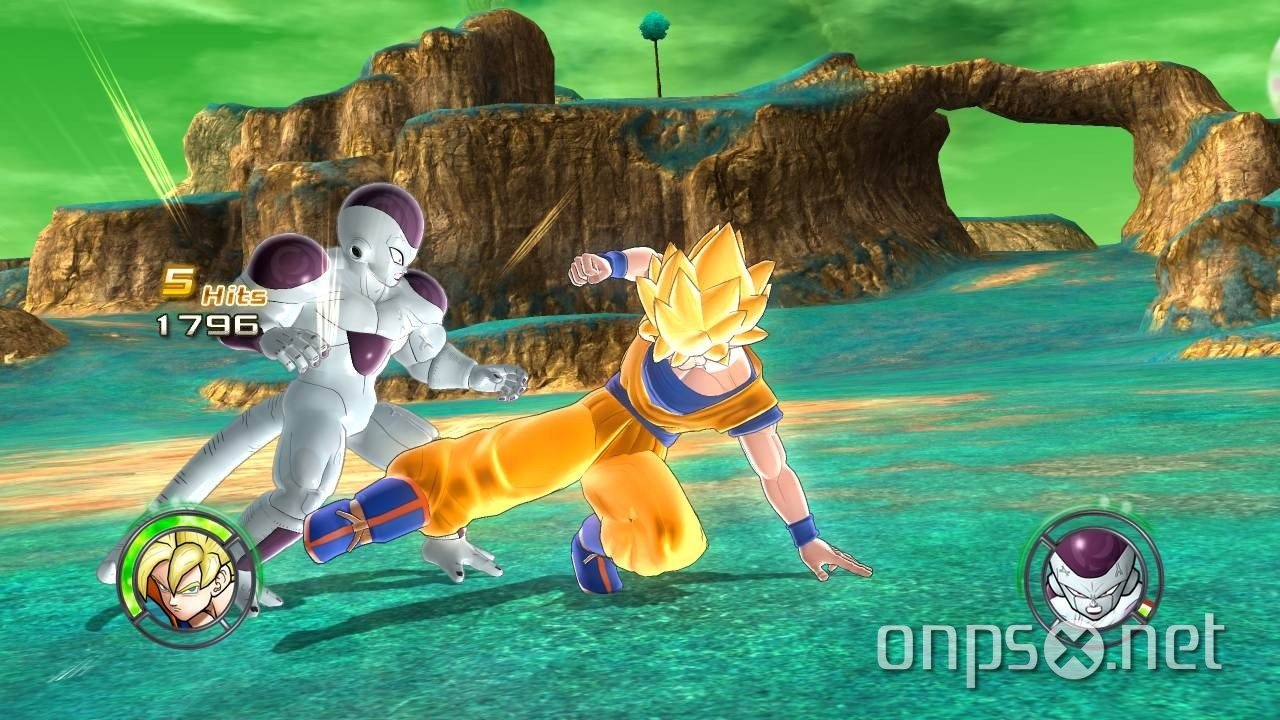Click the yellow '5' hit indicator
Viewport: 1280px width, 720px height.
point(180,281)
